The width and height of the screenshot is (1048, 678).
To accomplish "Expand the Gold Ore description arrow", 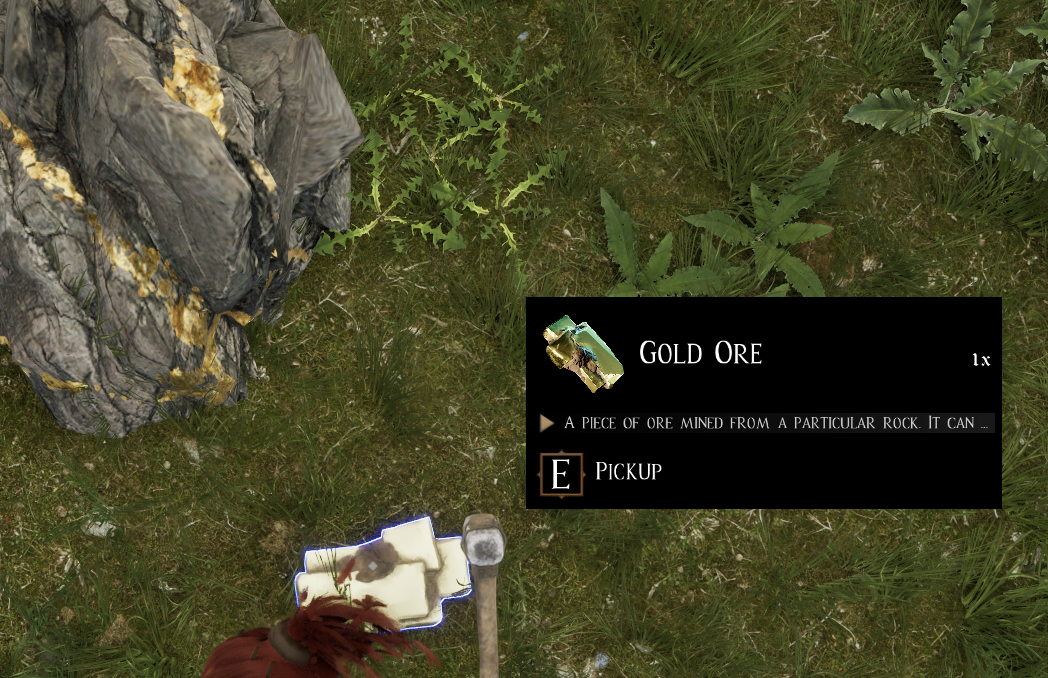I will click(x=547, y=423).
